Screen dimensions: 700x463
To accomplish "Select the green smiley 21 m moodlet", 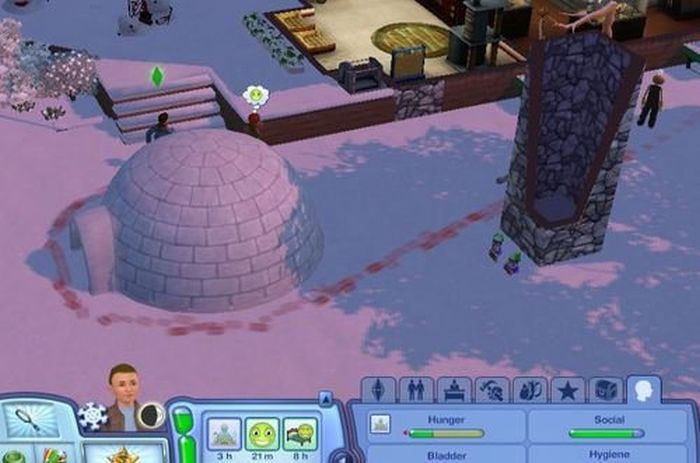I will click(x=262, y=433).
